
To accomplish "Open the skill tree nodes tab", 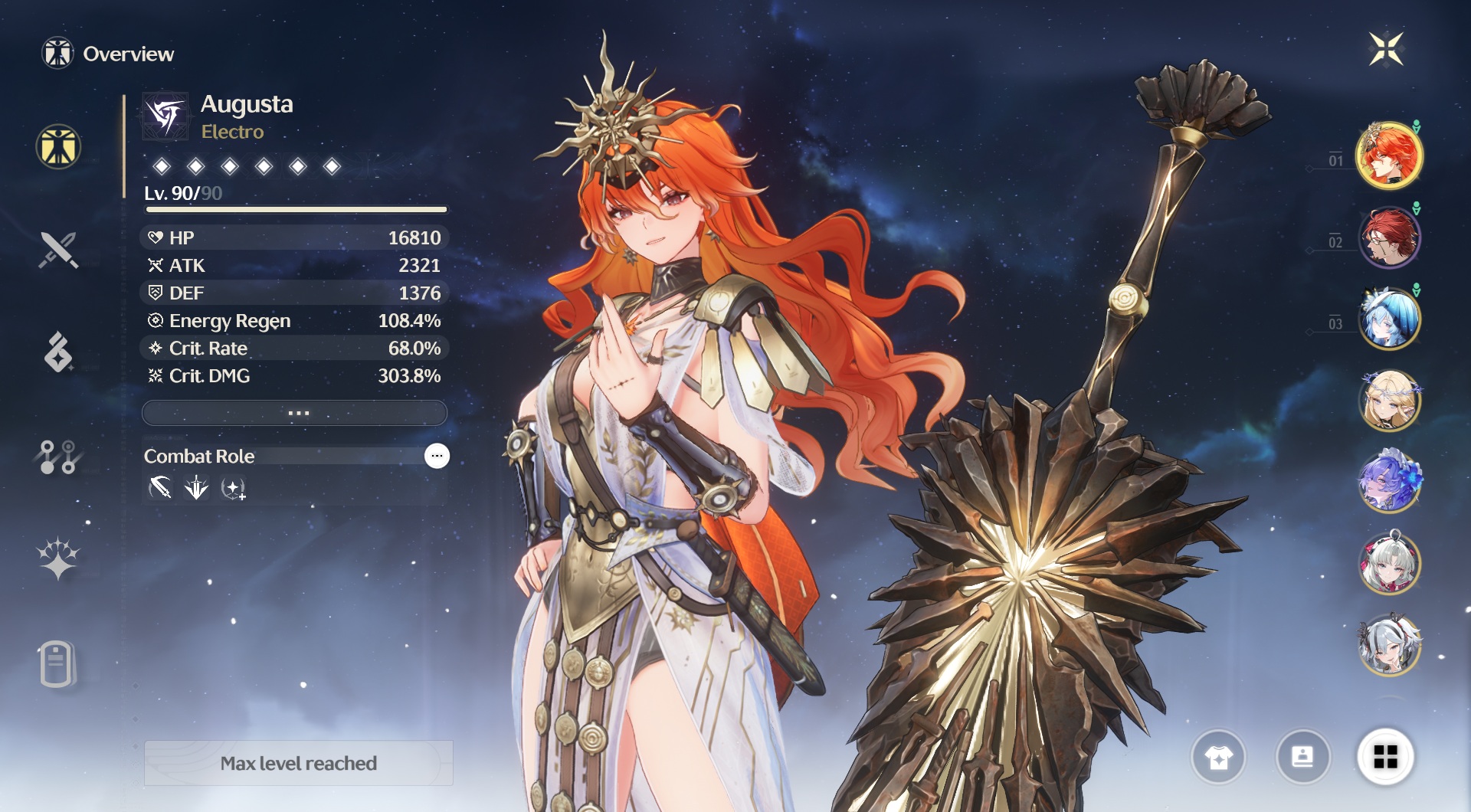I will point(58,457).
